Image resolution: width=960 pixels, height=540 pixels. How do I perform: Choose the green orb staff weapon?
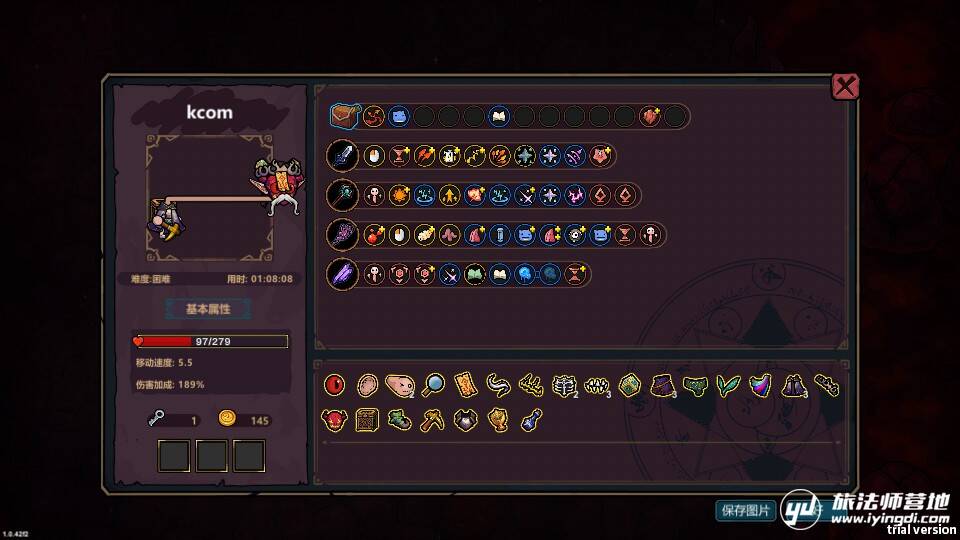[x=342, y=195]
